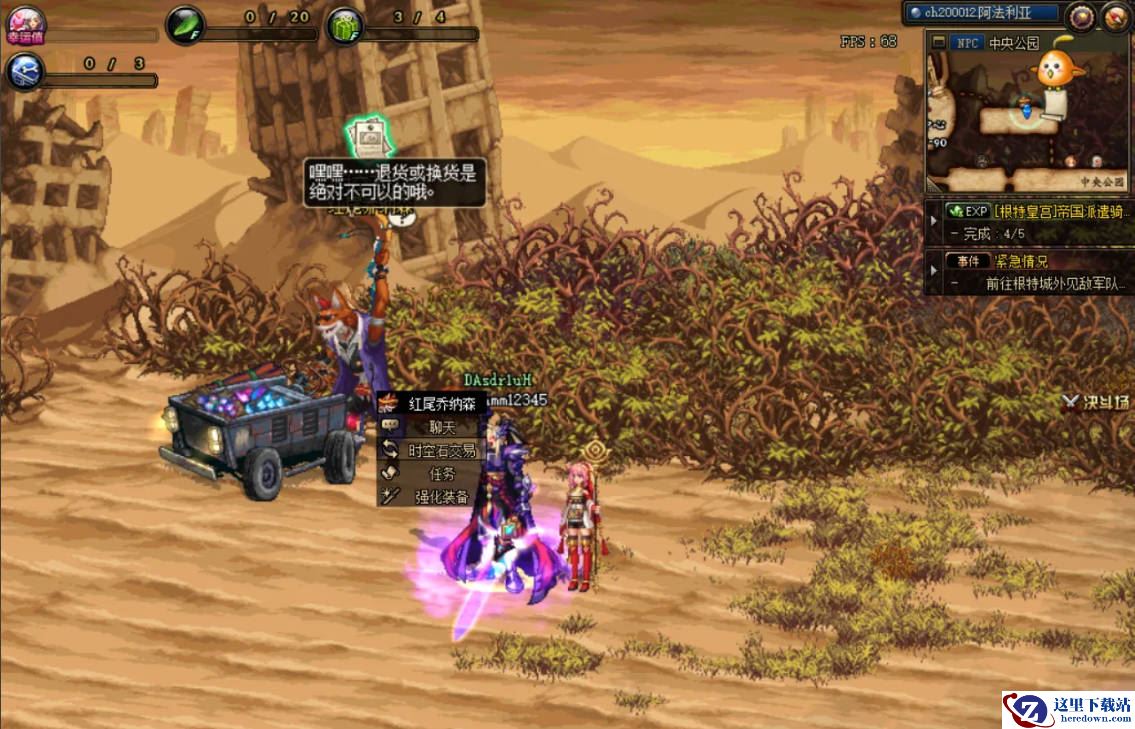This screenshot has height=729, width=1135.
Task: Toggle the minimap NPC filter
Action: (x=966, y=43)
